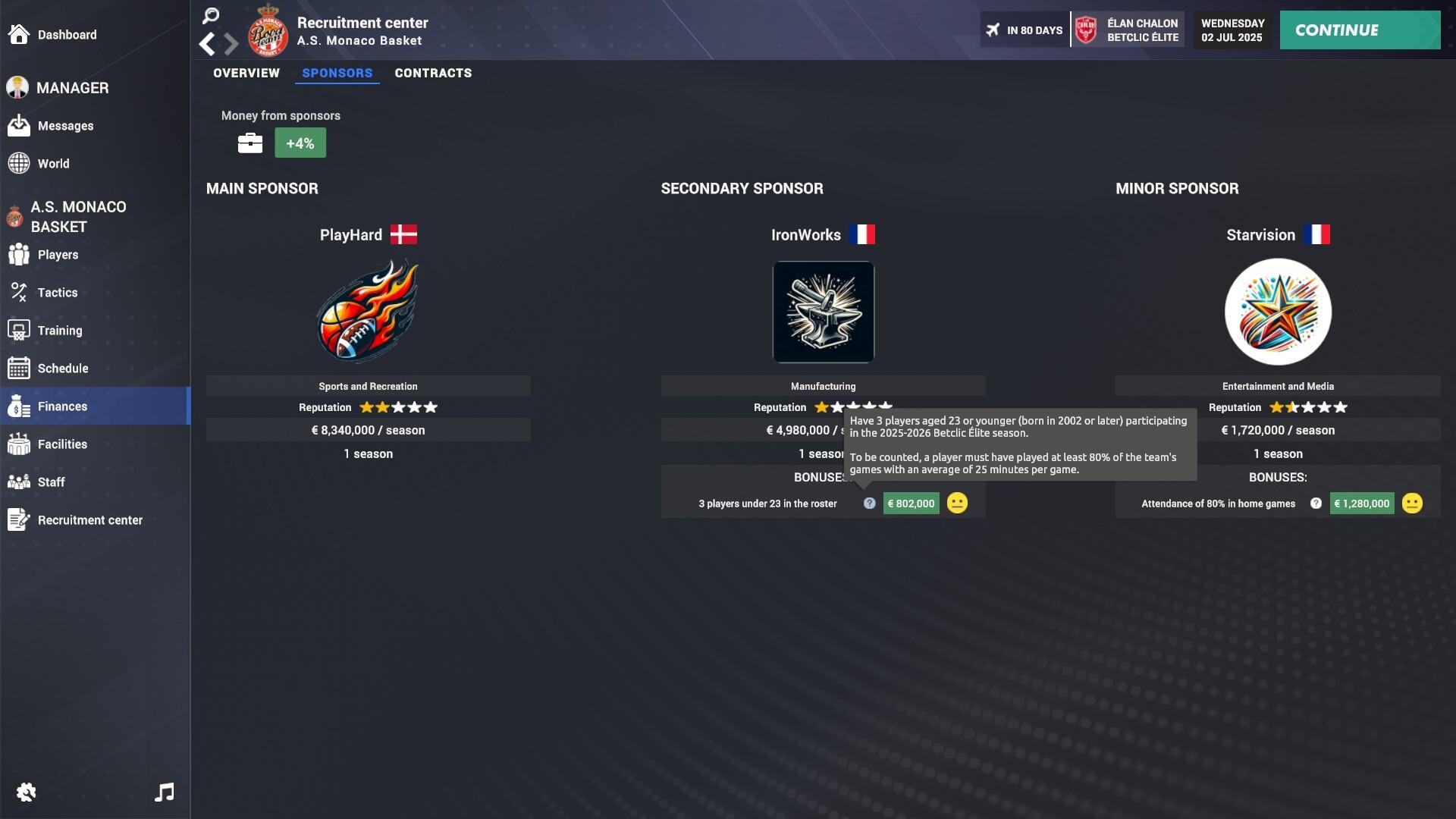1456x819 pixels.
Task: Click the search magnifier at the top
Action: (210, 16)
